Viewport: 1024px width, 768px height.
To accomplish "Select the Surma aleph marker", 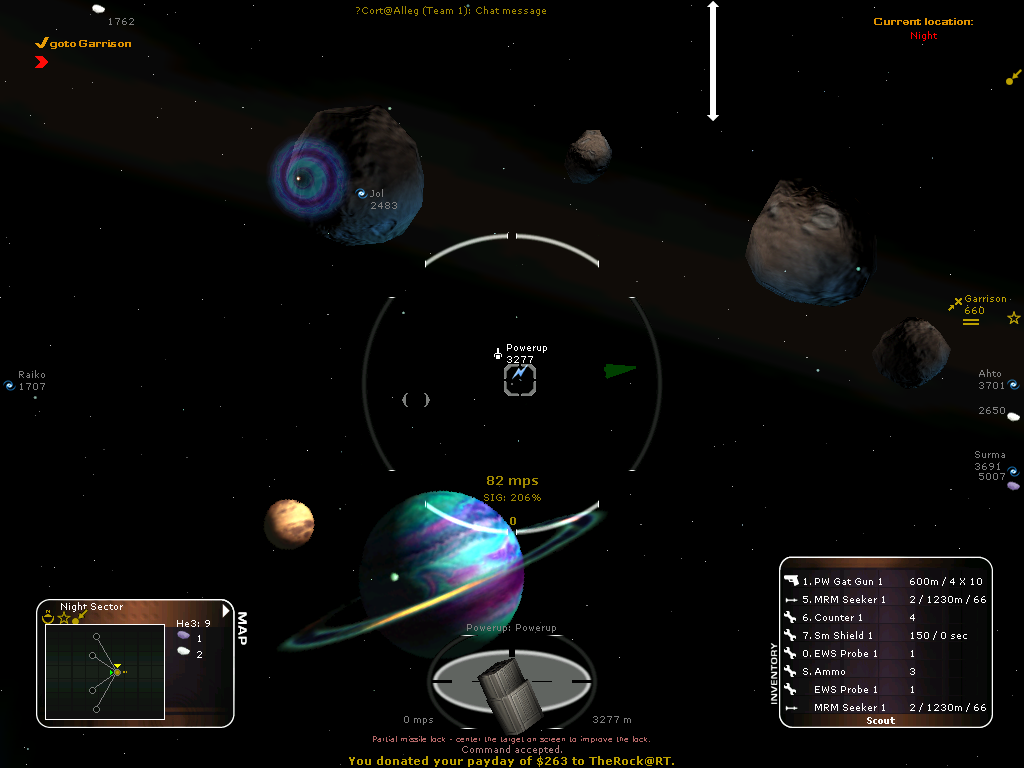I will pyautogui.click(x=1012, y=471).
